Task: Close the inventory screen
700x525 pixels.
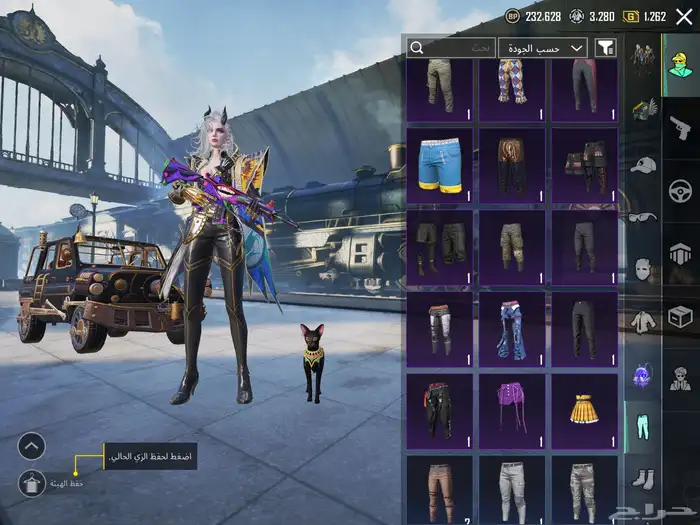Action: 684,16
